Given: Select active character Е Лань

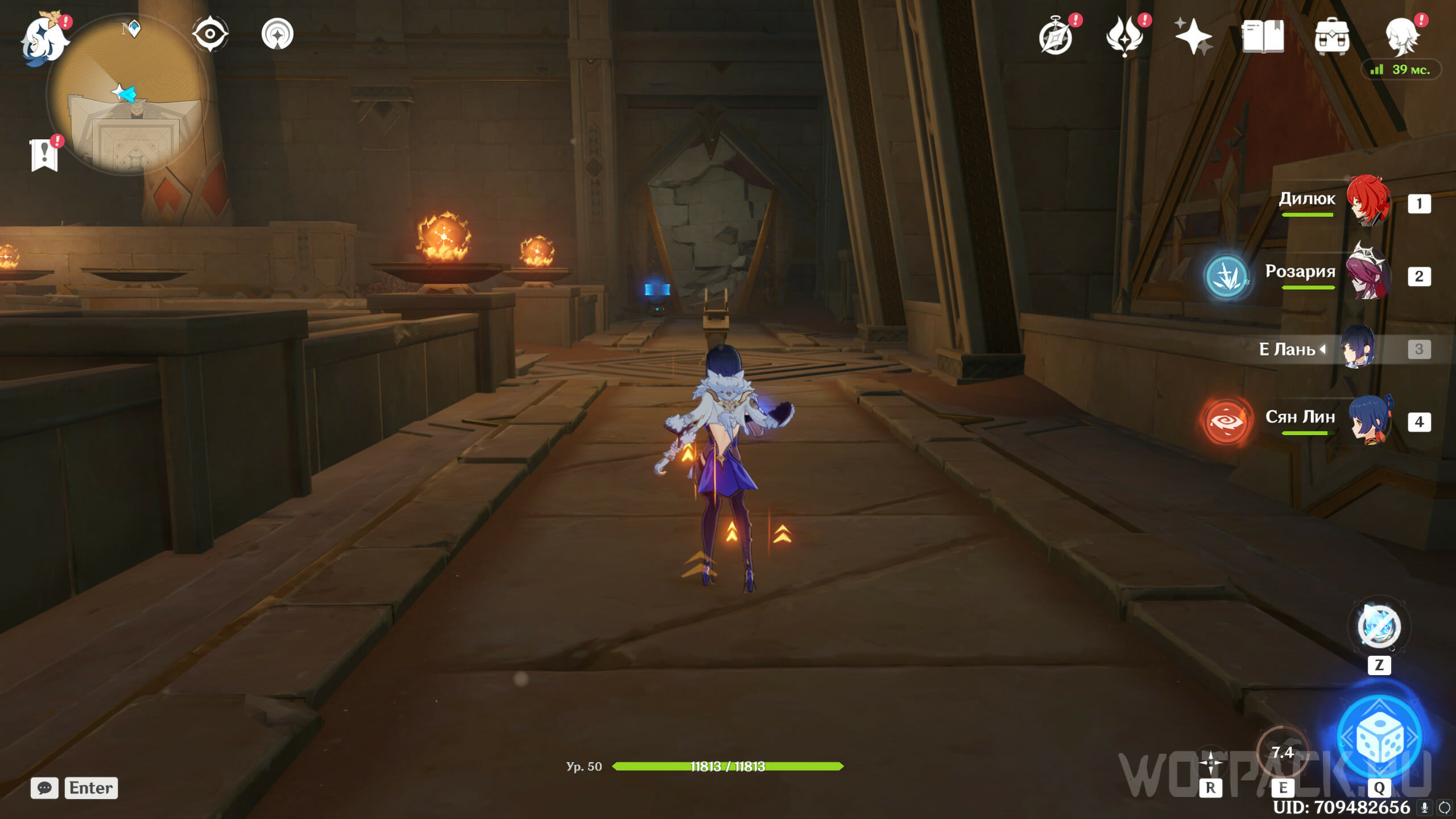Looking at the screenshot, I should point(1358,347).
